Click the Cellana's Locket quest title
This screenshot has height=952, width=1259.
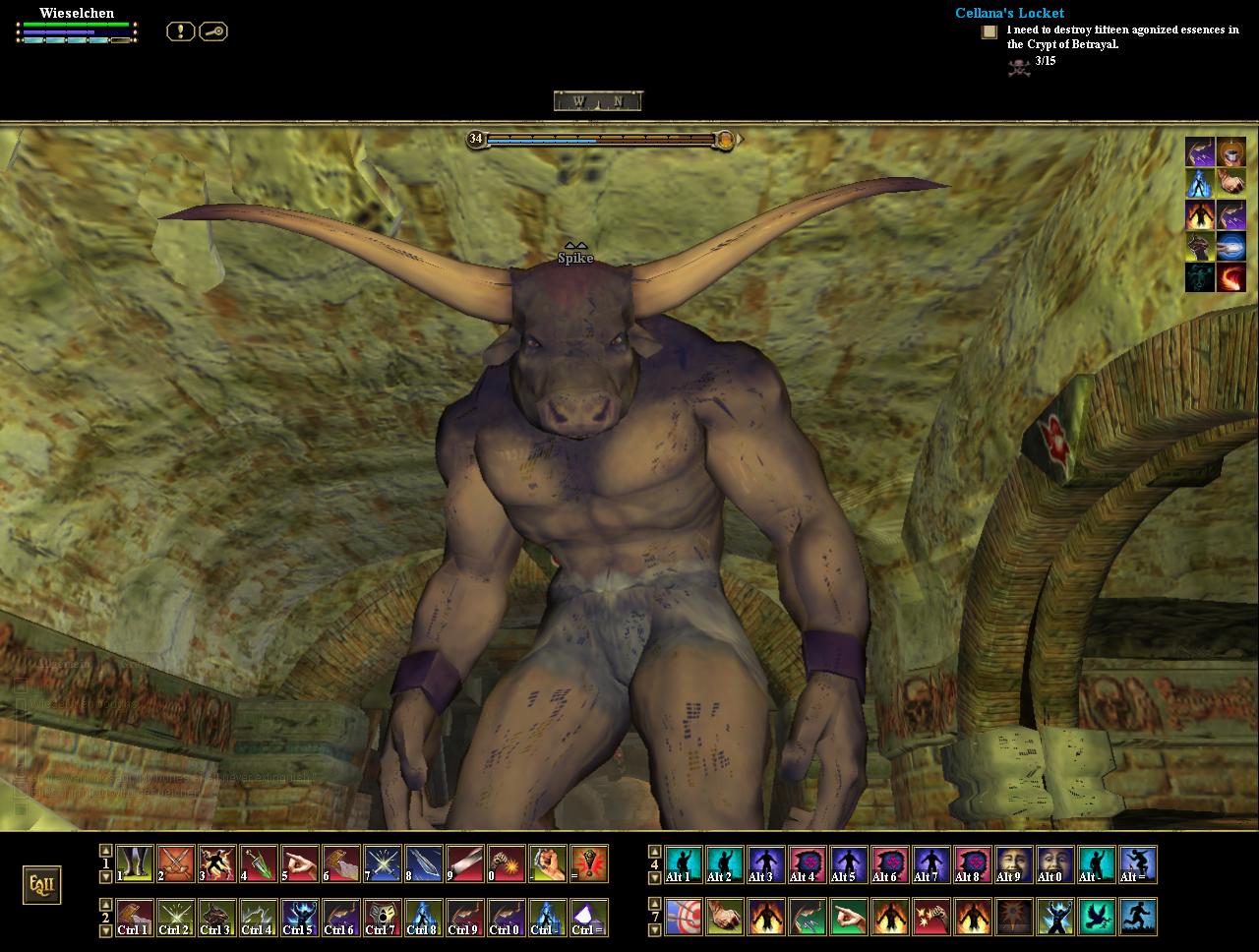[1009, 13]
